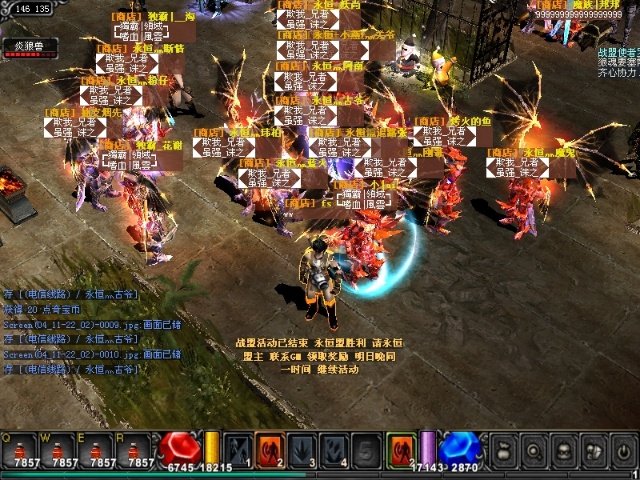Activate the downward arrow skill in slot 3
This screenshot has width=640, height=480.
(x=303, y=449)
